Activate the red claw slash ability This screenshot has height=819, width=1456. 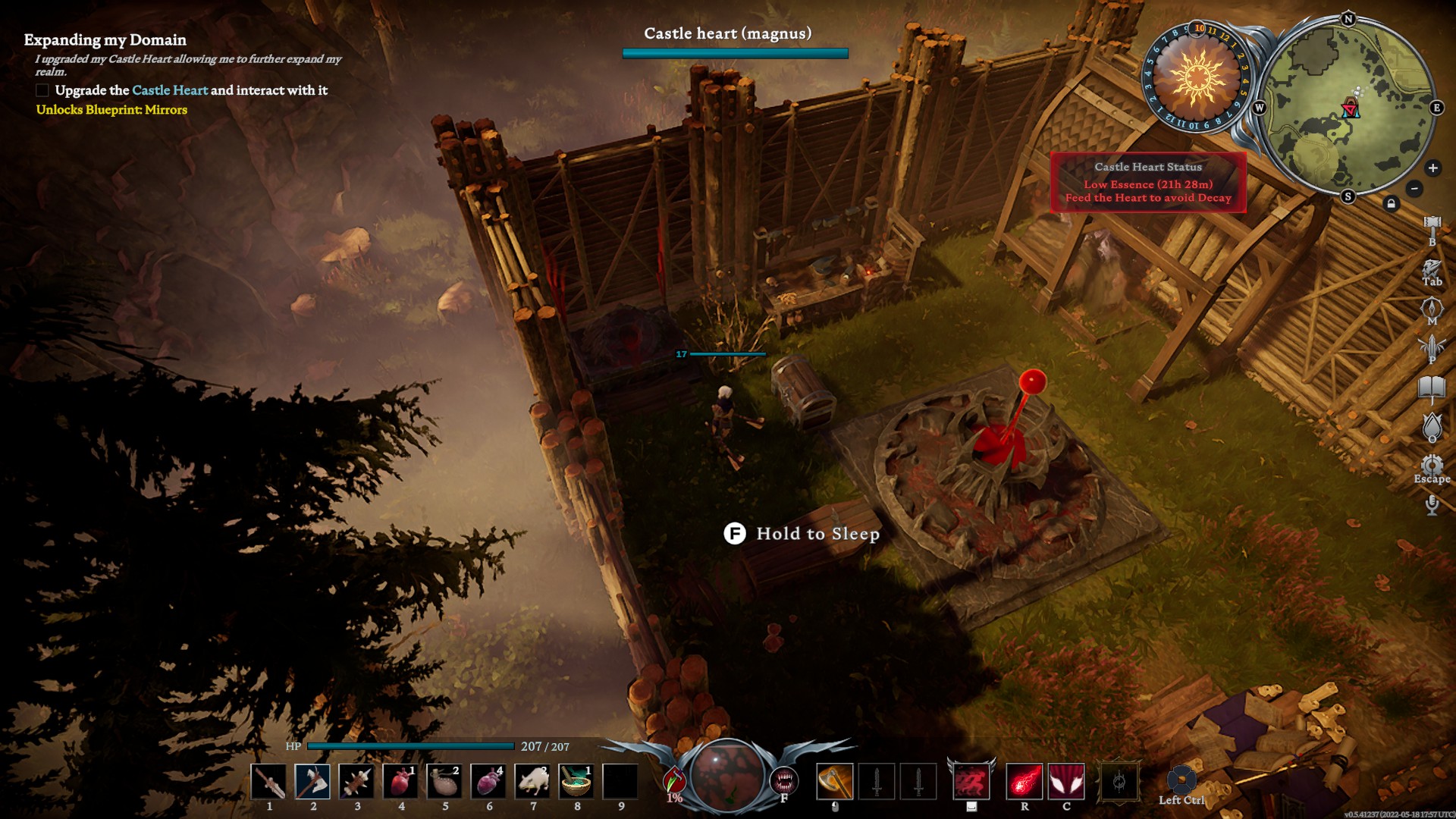[x=1066, y=782]
